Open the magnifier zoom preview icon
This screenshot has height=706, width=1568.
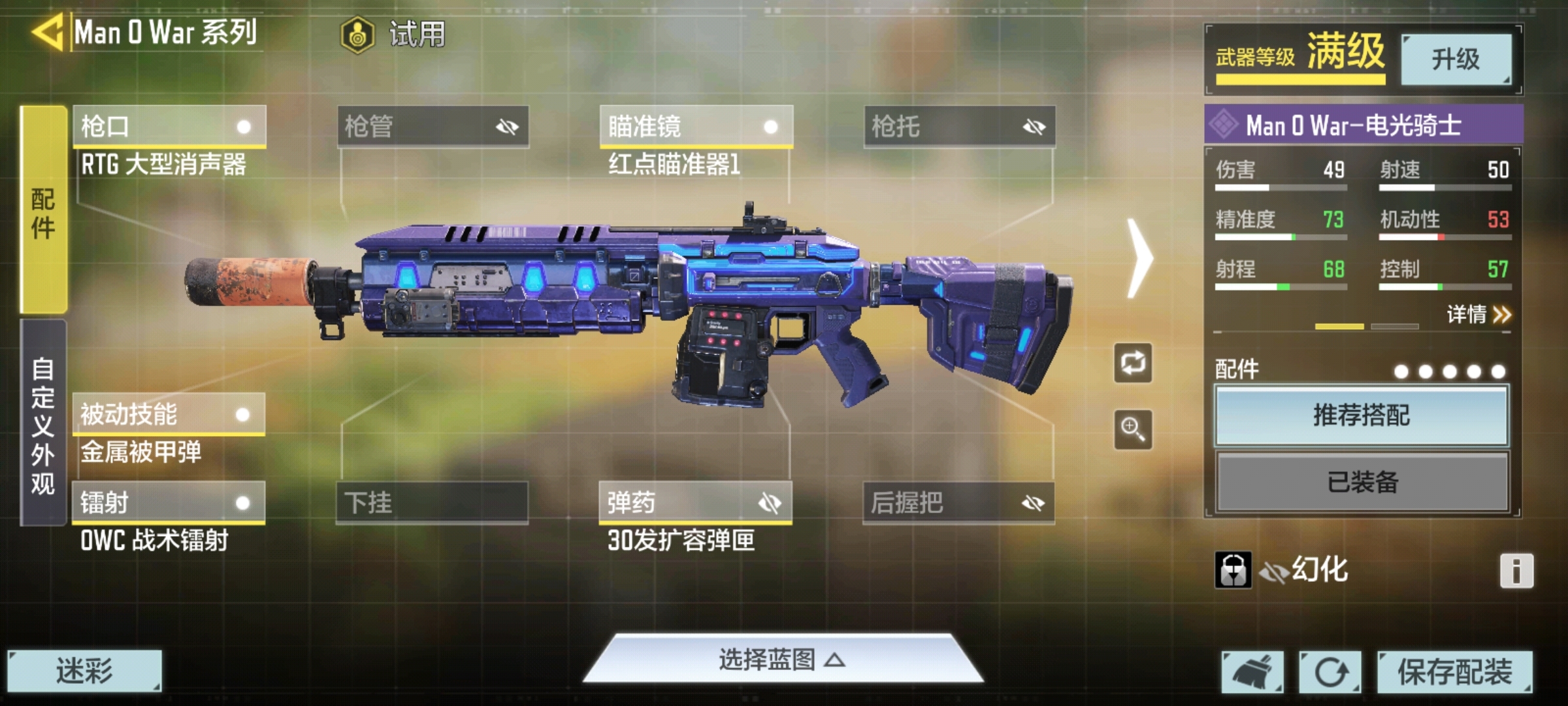click(x=1133, y=429)
